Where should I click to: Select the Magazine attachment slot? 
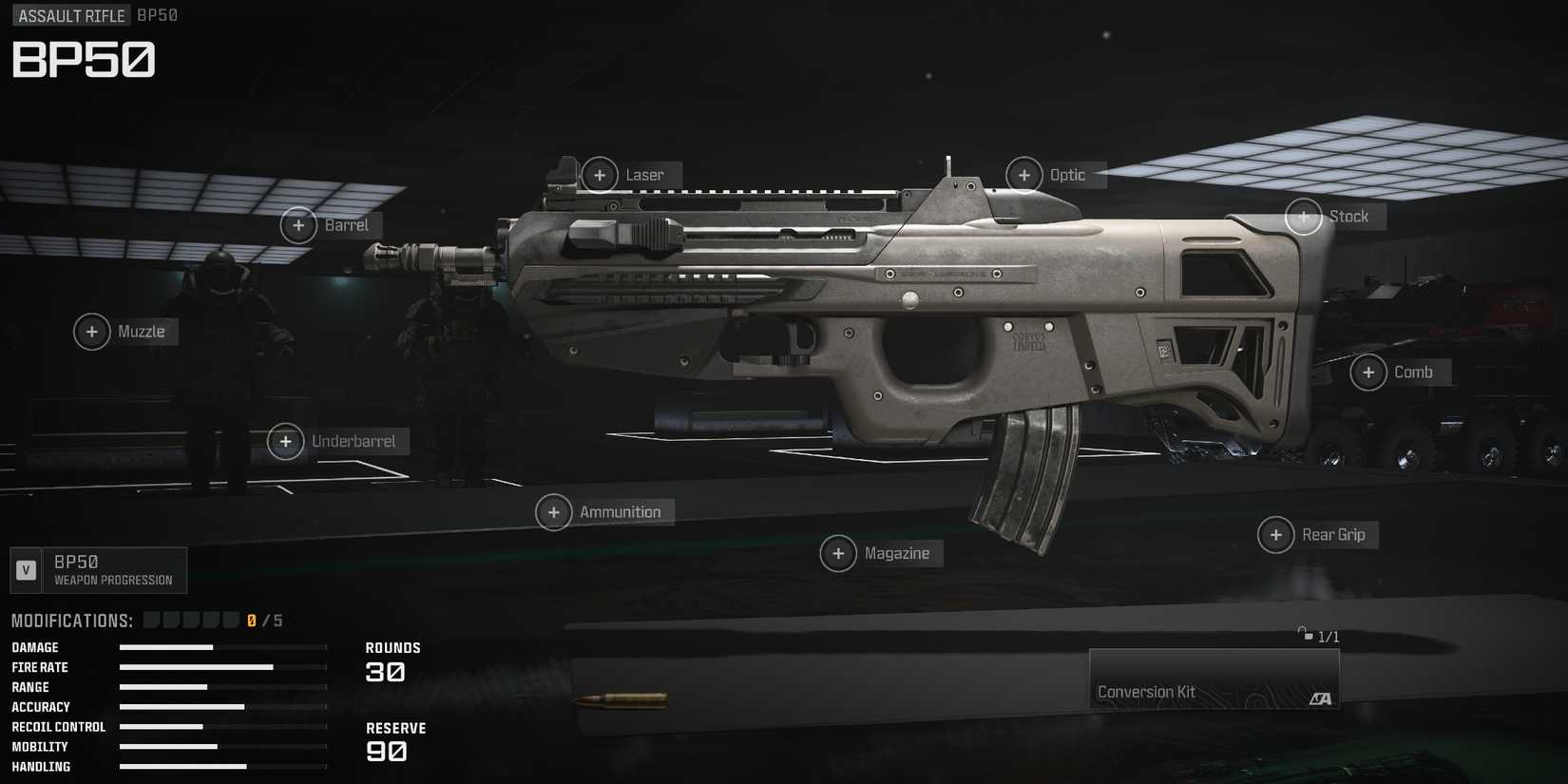(x=838, y=553)
